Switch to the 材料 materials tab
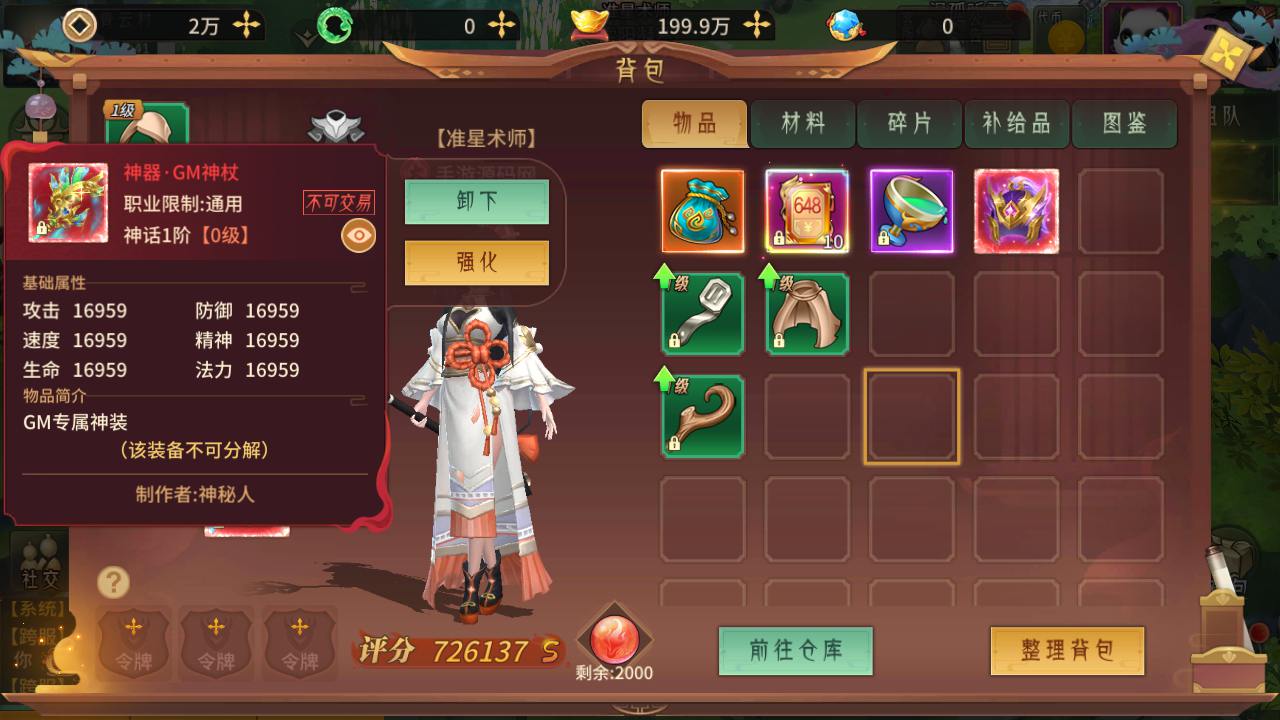 pyautogui.click(x=803, y=124)
